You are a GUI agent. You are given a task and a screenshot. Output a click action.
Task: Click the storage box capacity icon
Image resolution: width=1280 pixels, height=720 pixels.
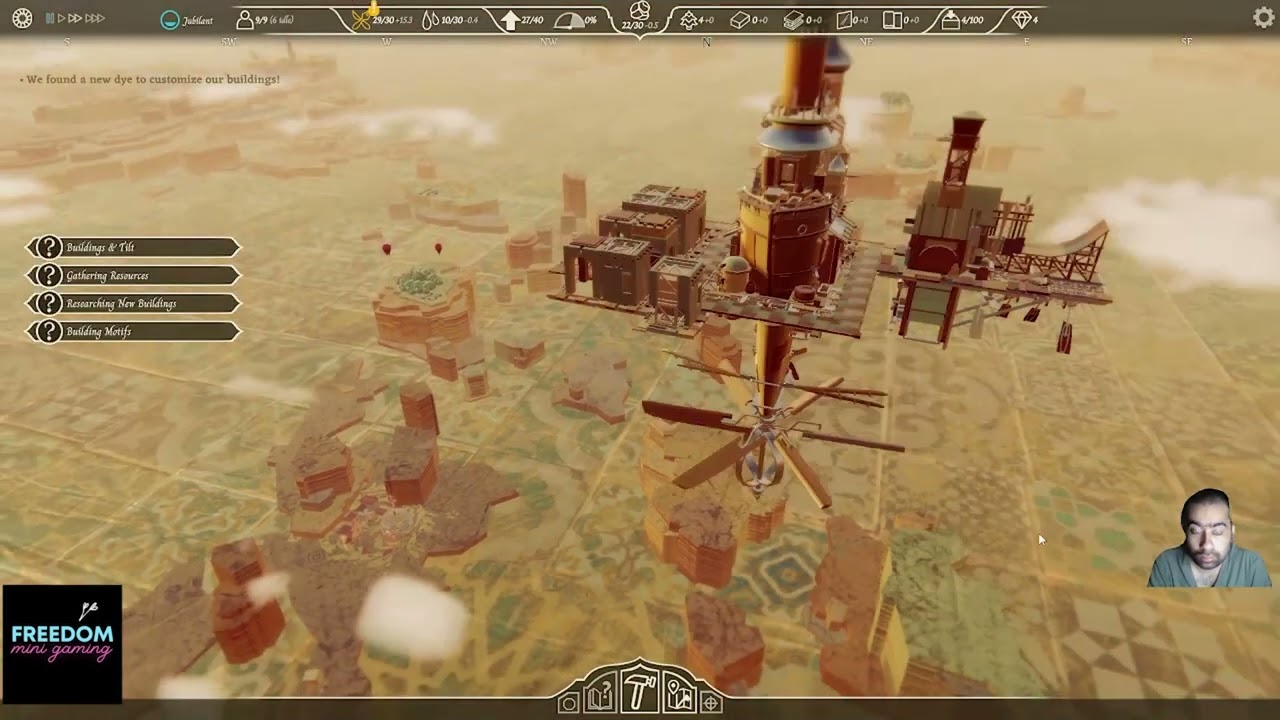pyautogui.click(x=949, y=19)
